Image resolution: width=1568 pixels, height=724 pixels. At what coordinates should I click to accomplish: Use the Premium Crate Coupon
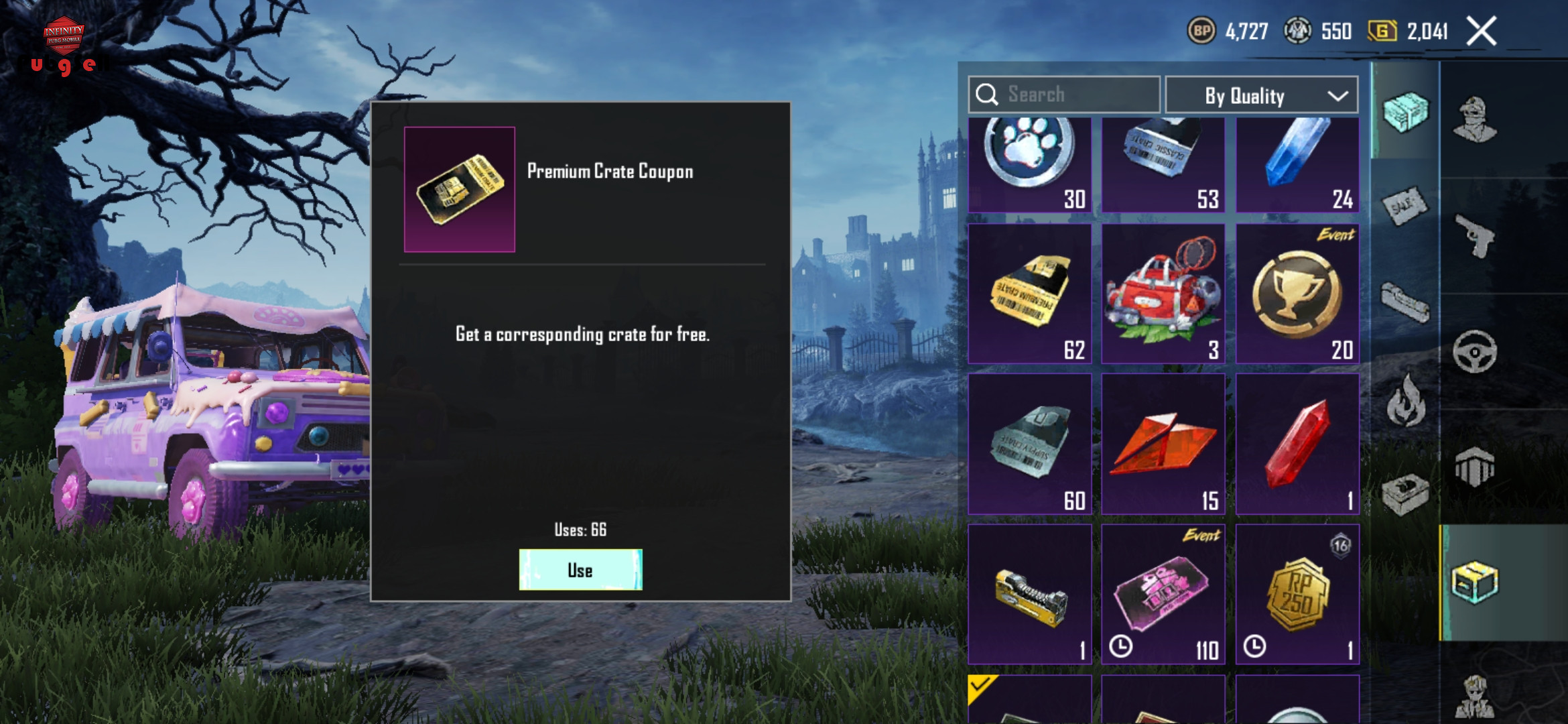[580, 570]
